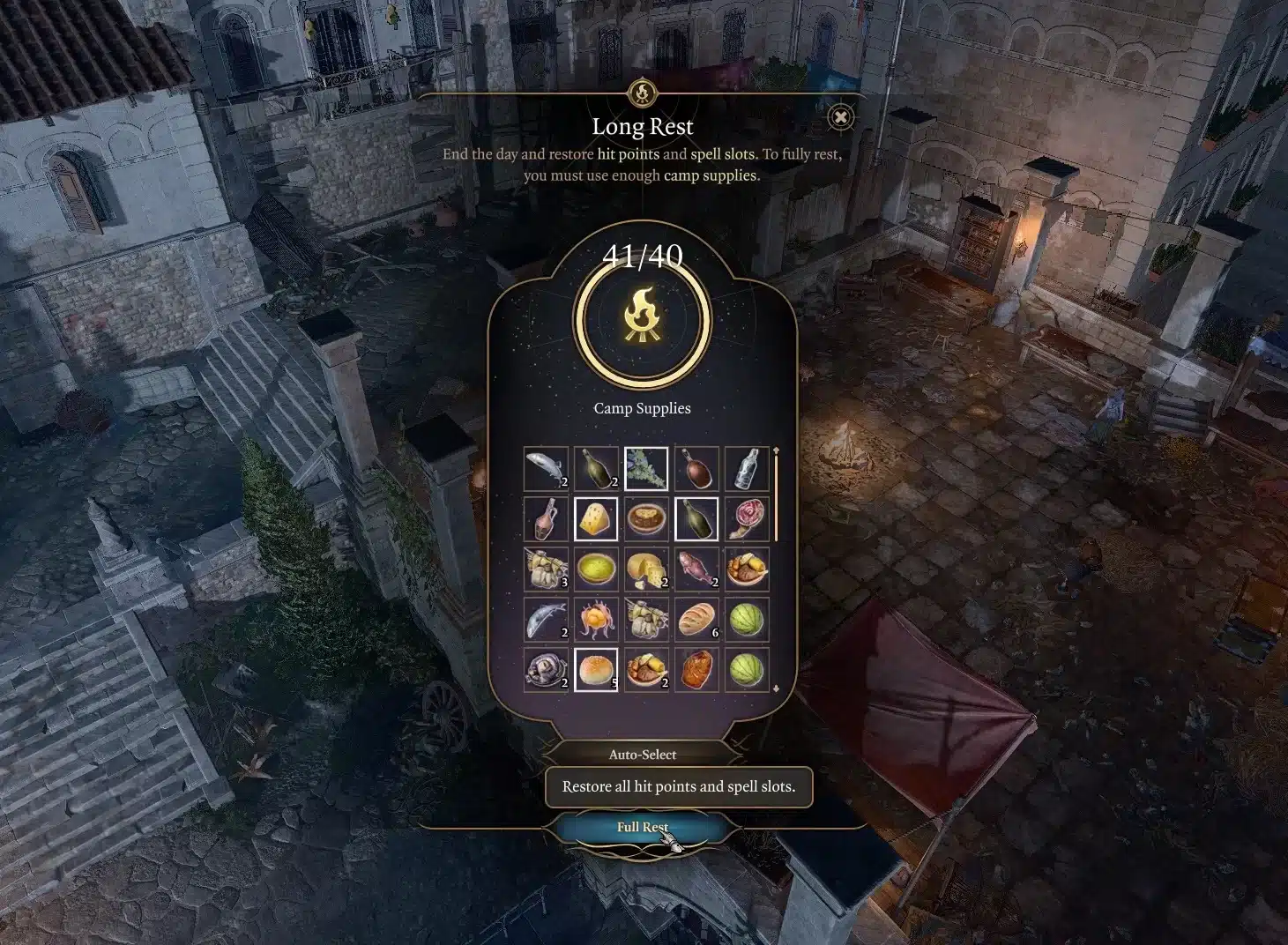Image resolution: width=1288 pixels, height=945 pixels.
Task: Confirm with the Full Rest button
Action: tap(642, 827)
